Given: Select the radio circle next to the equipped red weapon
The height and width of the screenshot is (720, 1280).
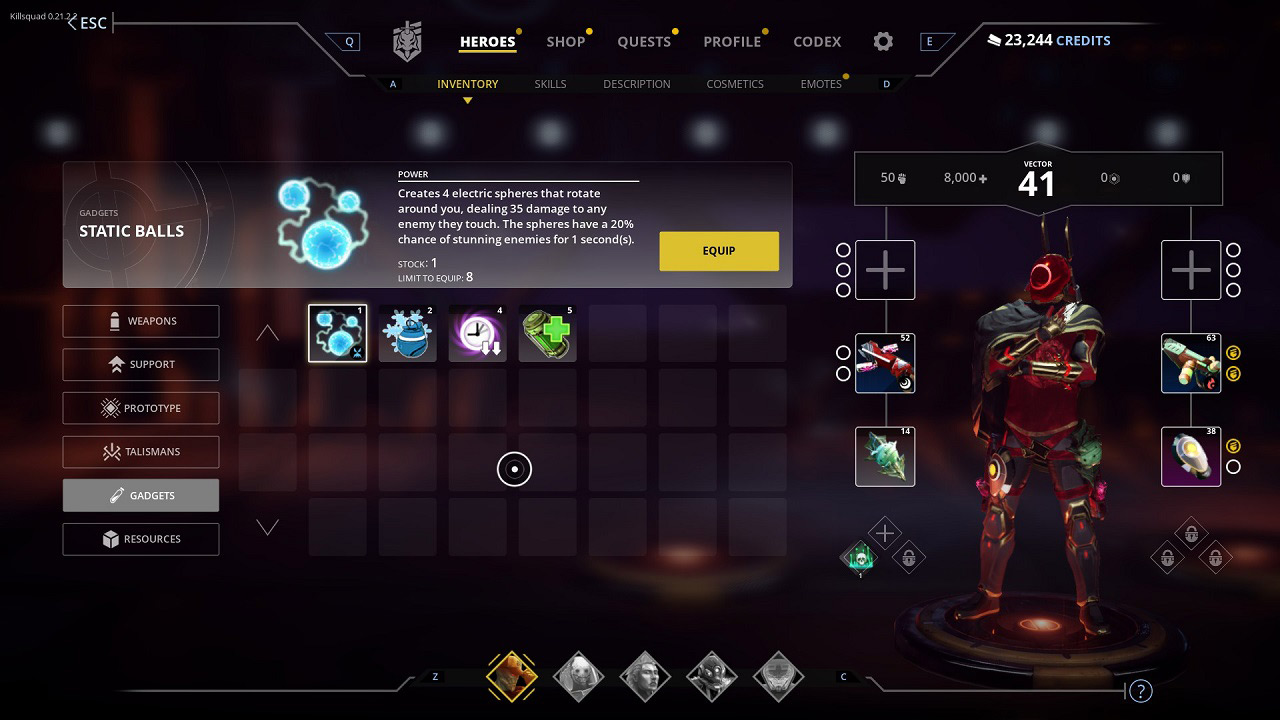Looking at the screenshot, I should pyautogui.click(x=845, y=352).
